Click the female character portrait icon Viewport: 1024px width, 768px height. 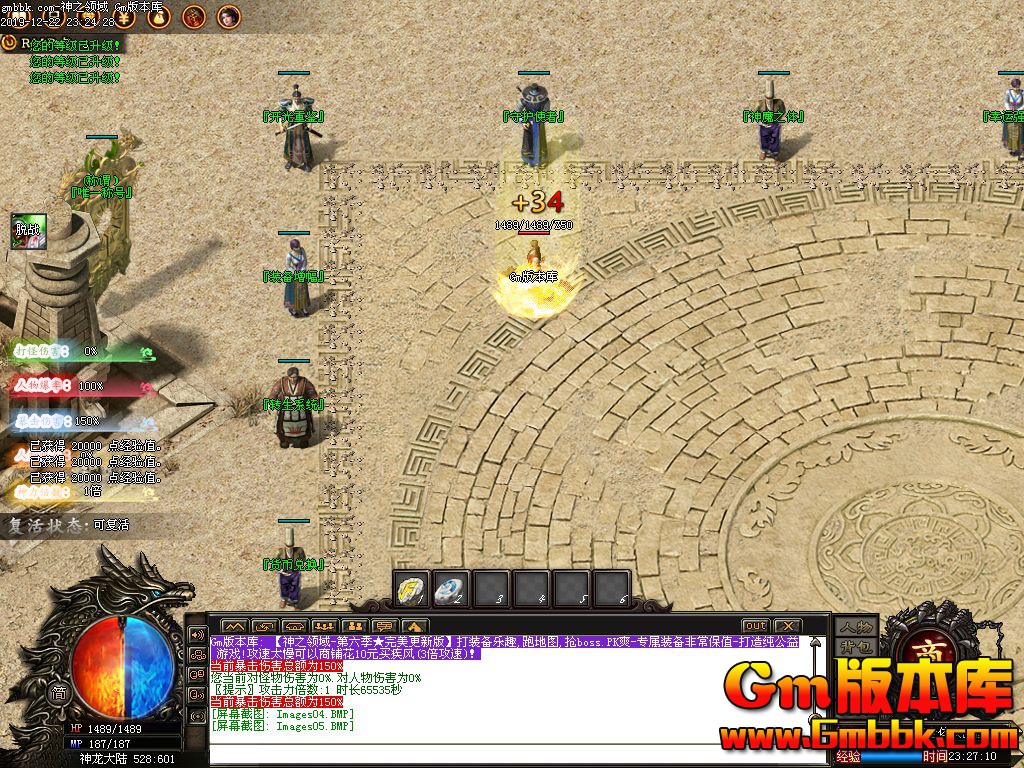pos(229,15)
